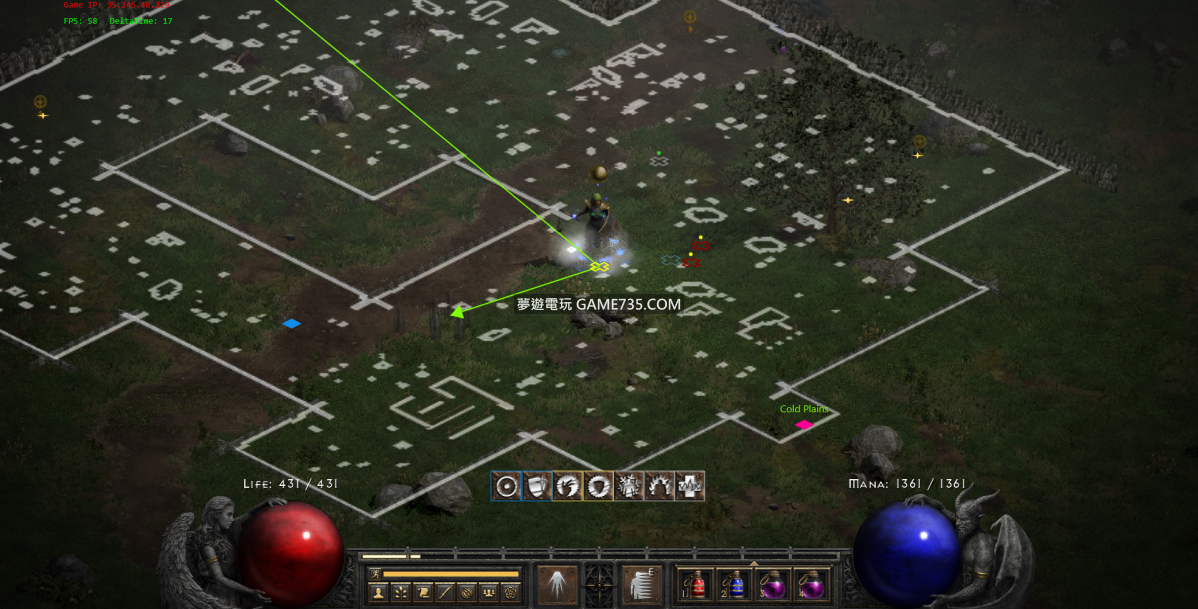Open the skill tree button
The width and height of the screenshot is (1198, 609).
401,592
